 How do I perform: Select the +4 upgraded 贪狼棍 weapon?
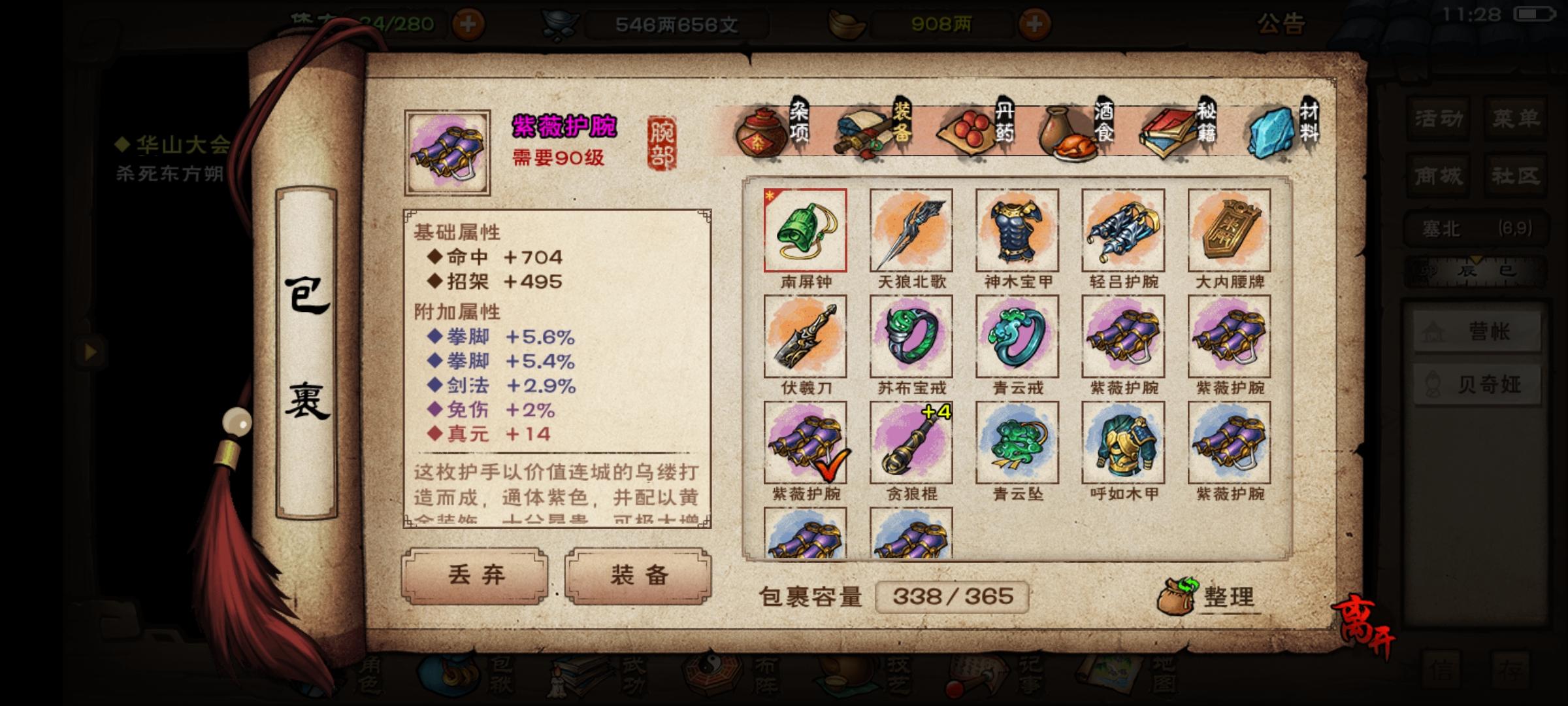[911, 442]
